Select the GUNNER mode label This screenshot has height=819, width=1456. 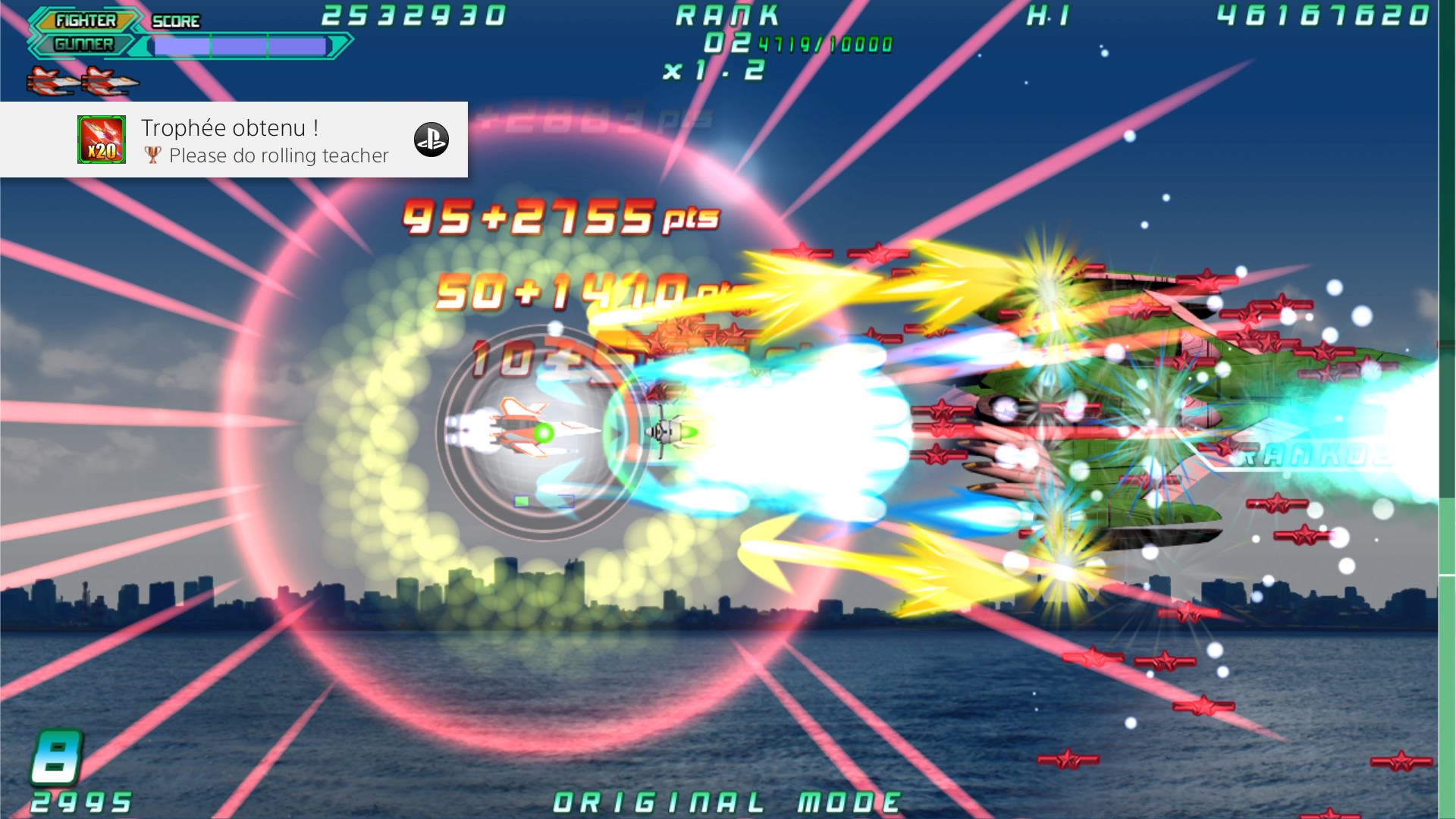point(83,45)
